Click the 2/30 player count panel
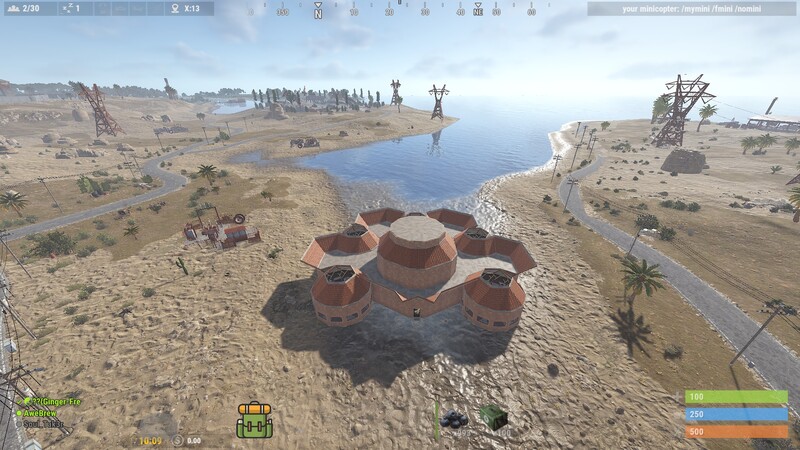The width and height of the screenshot is (800, 450). pyautogui.click(x=28, y=8)
